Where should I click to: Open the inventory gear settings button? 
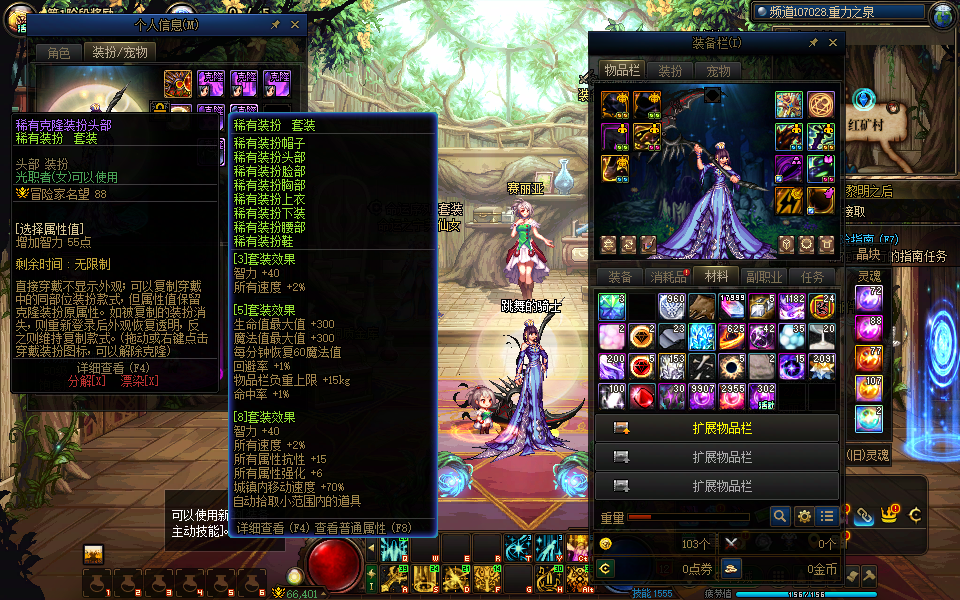[x=804, y=517]
